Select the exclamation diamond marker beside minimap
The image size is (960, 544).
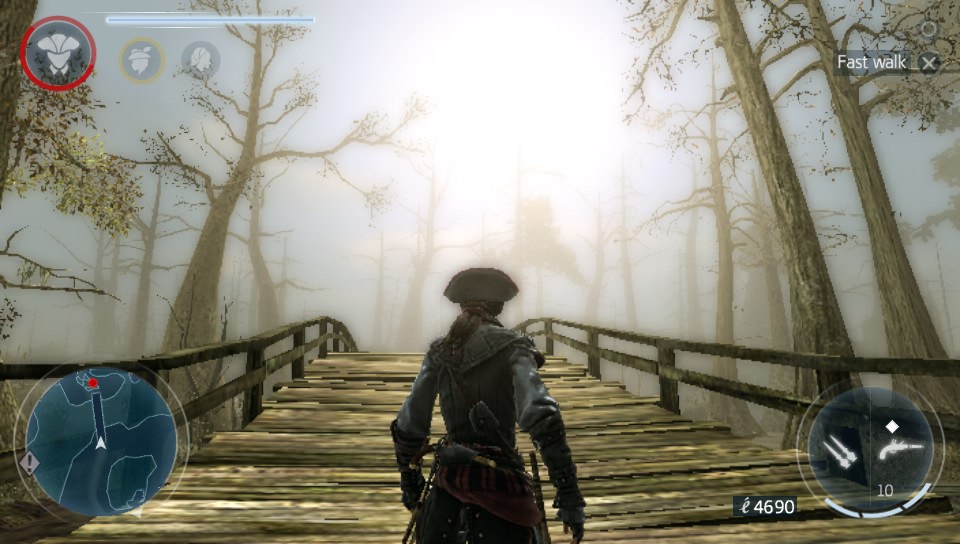(29, 464)
